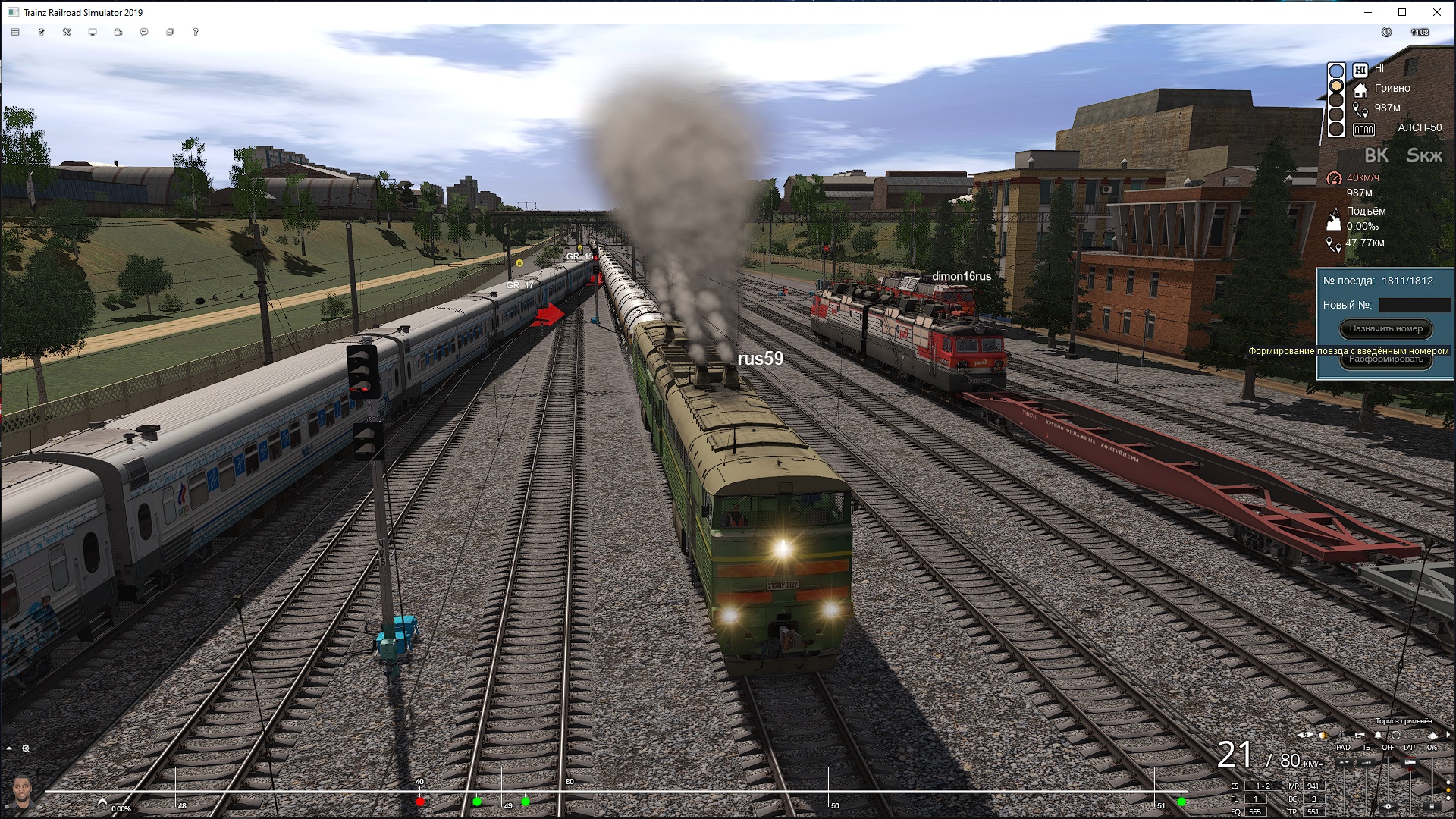Click the magnifier icon above track bar
The width and height of the screenshot is (1456, 819).
pyautogui.click(x=26, y=748)
